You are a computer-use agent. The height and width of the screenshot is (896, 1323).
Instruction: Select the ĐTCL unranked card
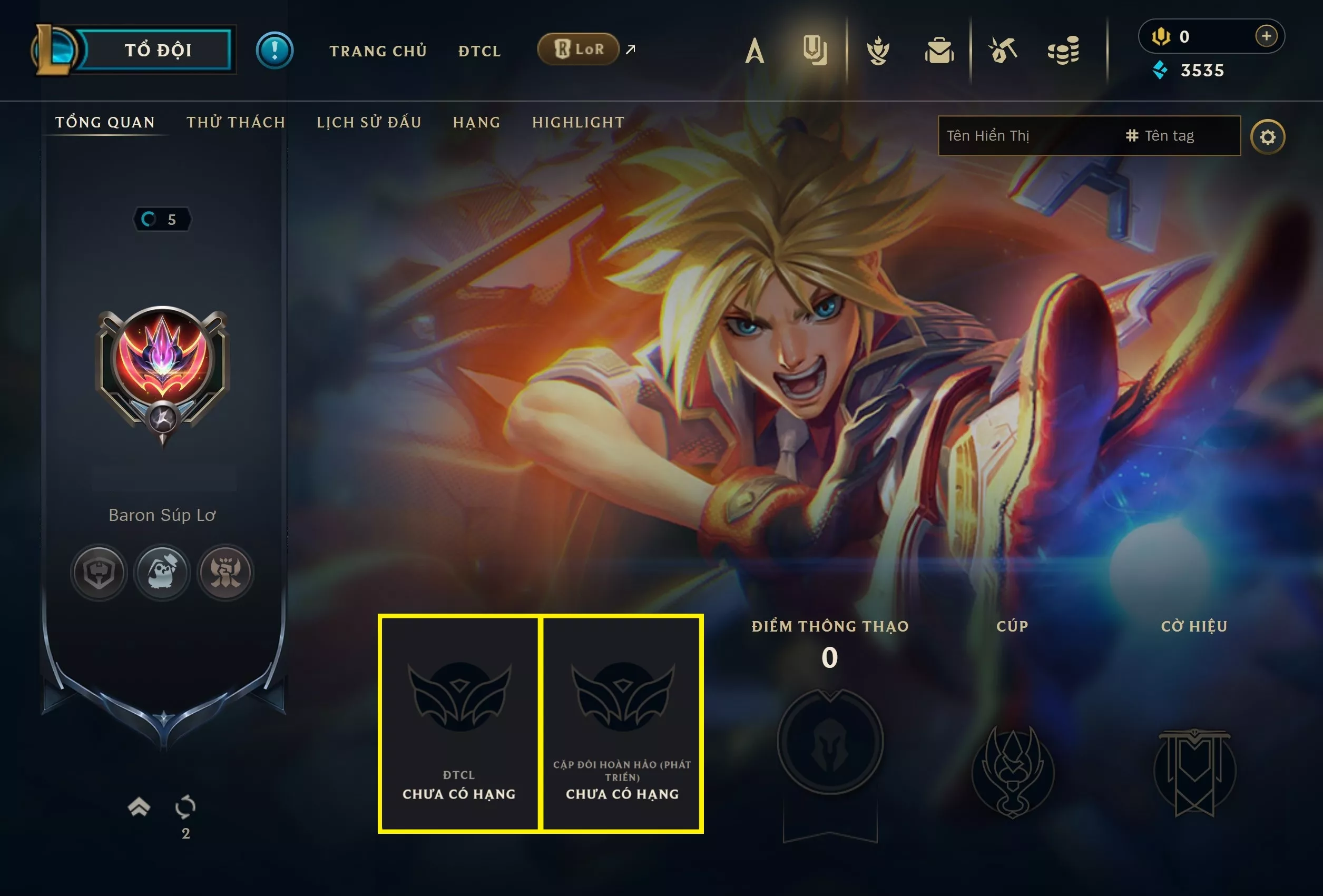(x=459, y=723)
